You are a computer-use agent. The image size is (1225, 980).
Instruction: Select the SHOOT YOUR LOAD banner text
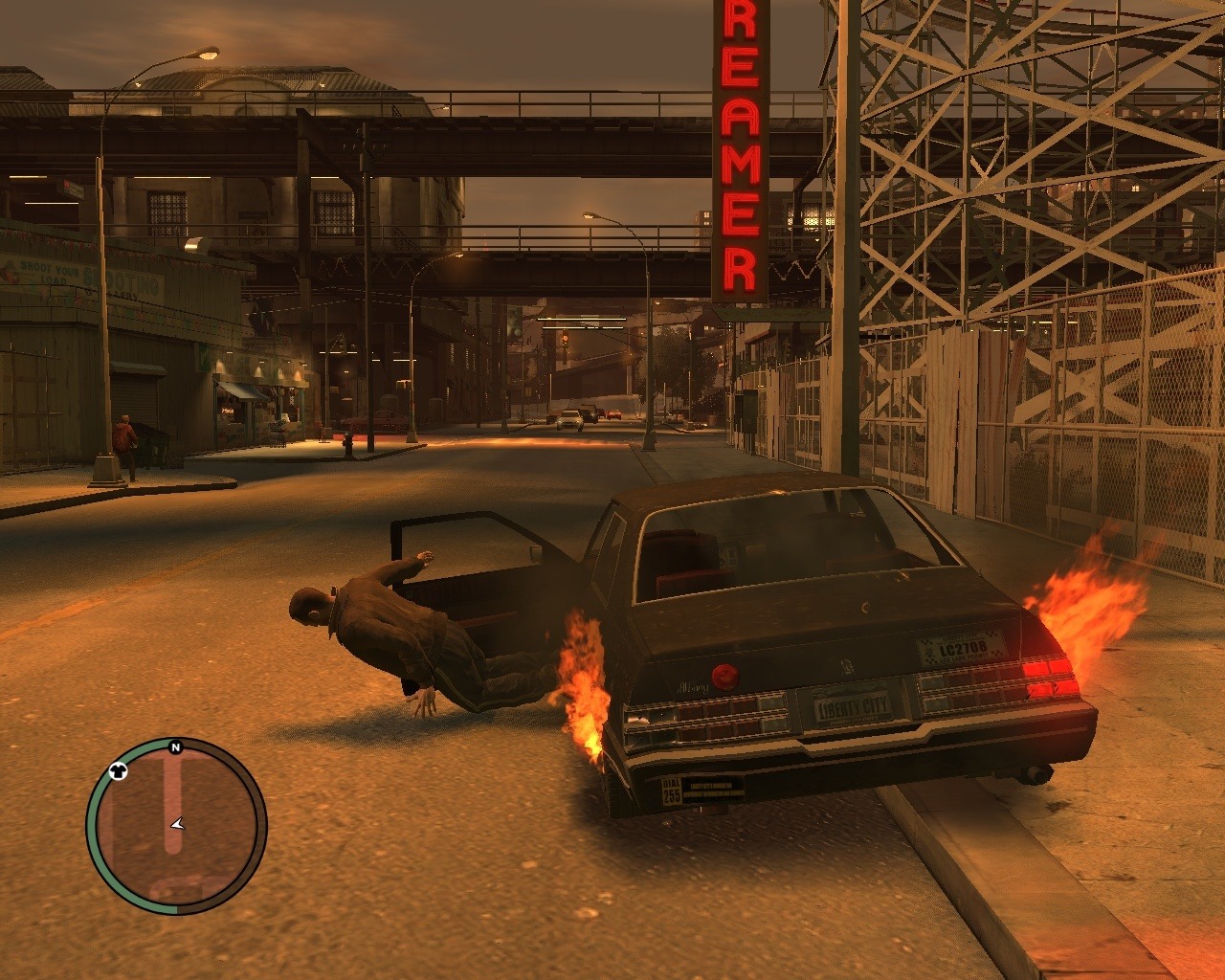coord(46,273)
